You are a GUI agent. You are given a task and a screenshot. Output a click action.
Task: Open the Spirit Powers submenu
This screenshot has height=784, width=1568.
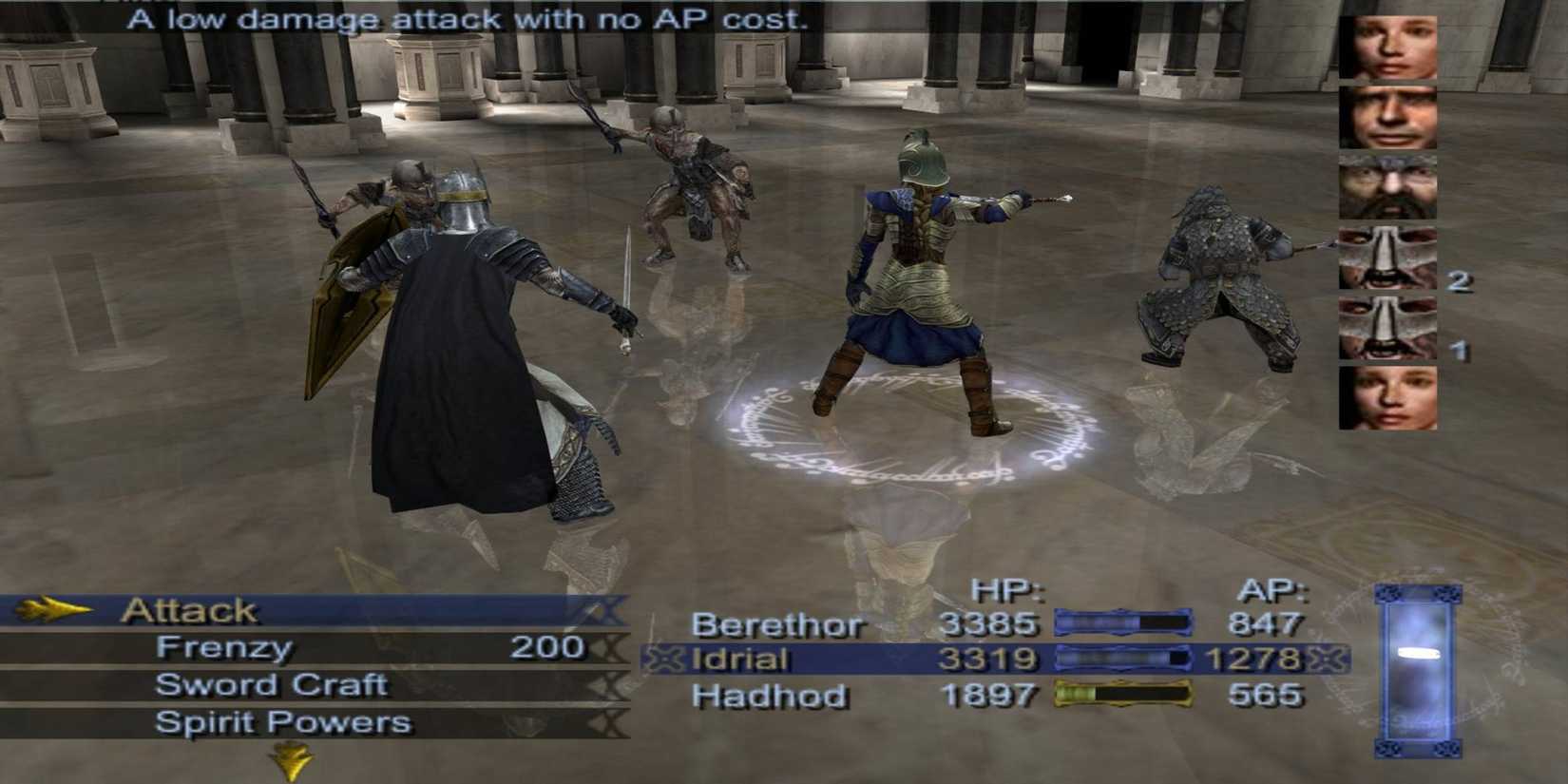point(280,722)
